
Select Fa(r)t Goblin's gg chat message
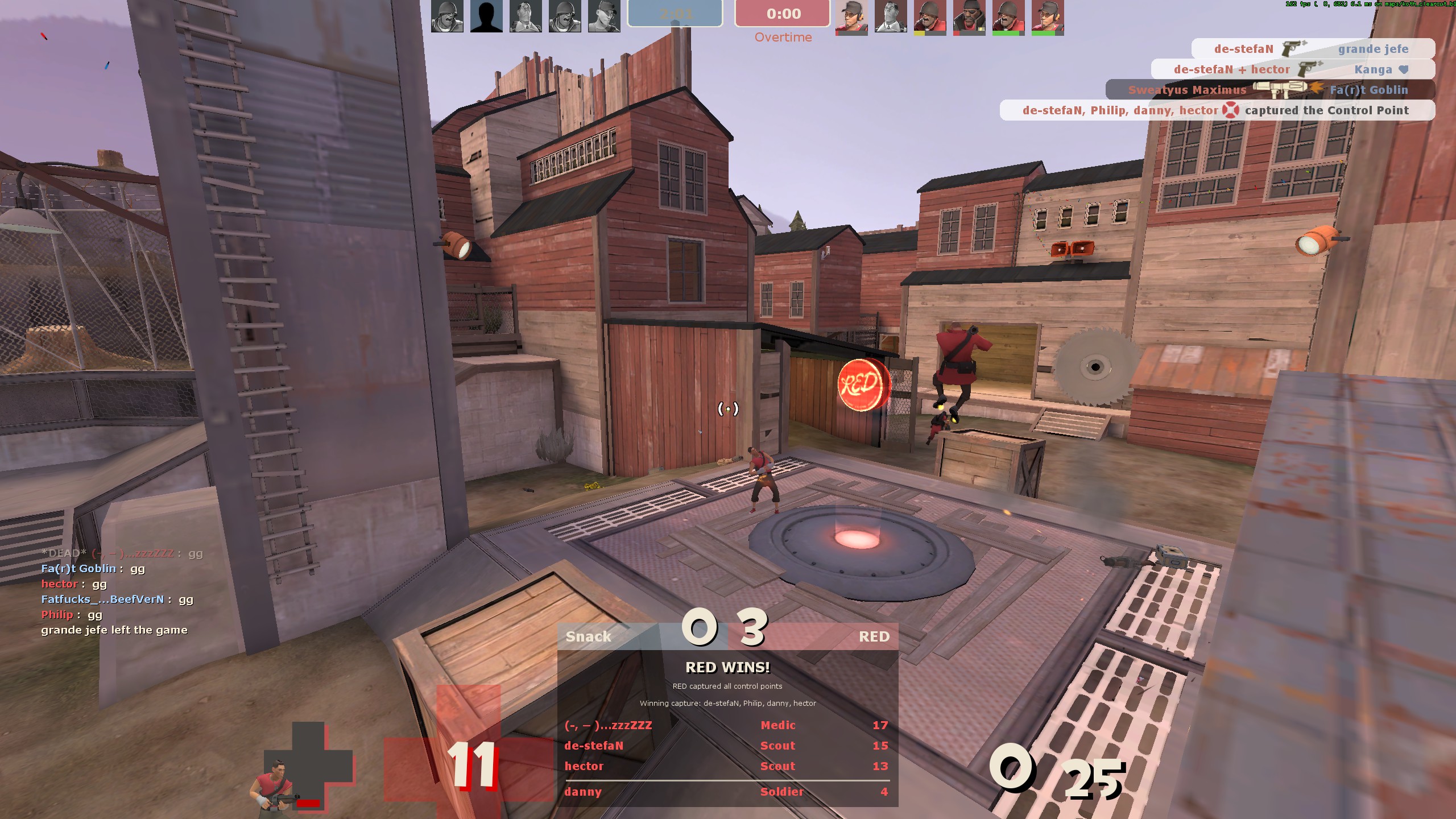click(93, 569)
